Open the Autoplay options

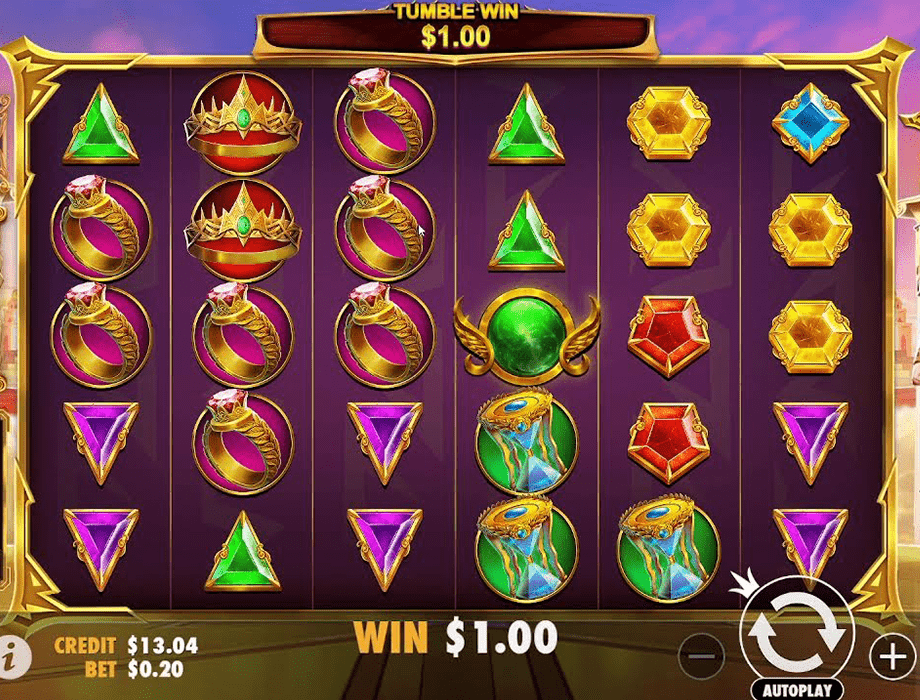tap(796, 690)
